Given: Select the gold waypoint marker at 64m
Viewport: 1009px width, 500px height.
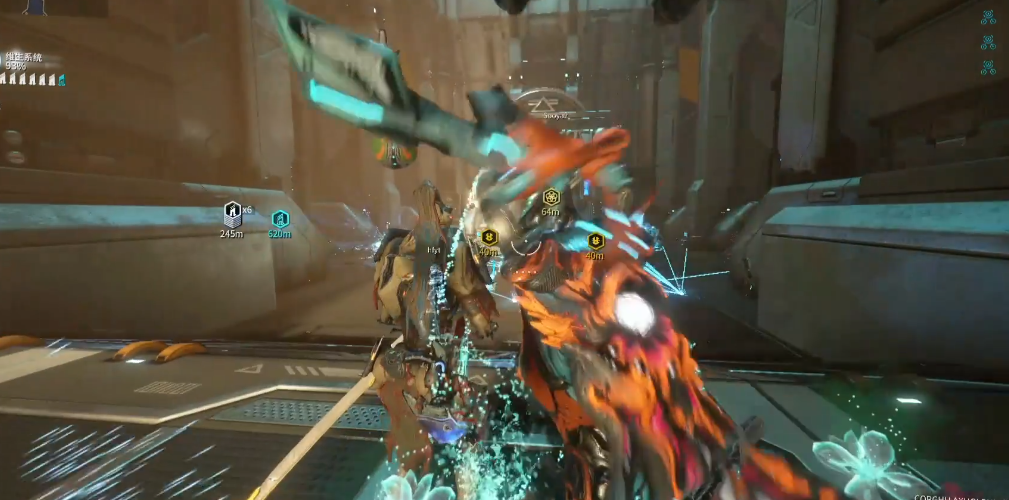Looking at the screenshot, I should 550,197.
